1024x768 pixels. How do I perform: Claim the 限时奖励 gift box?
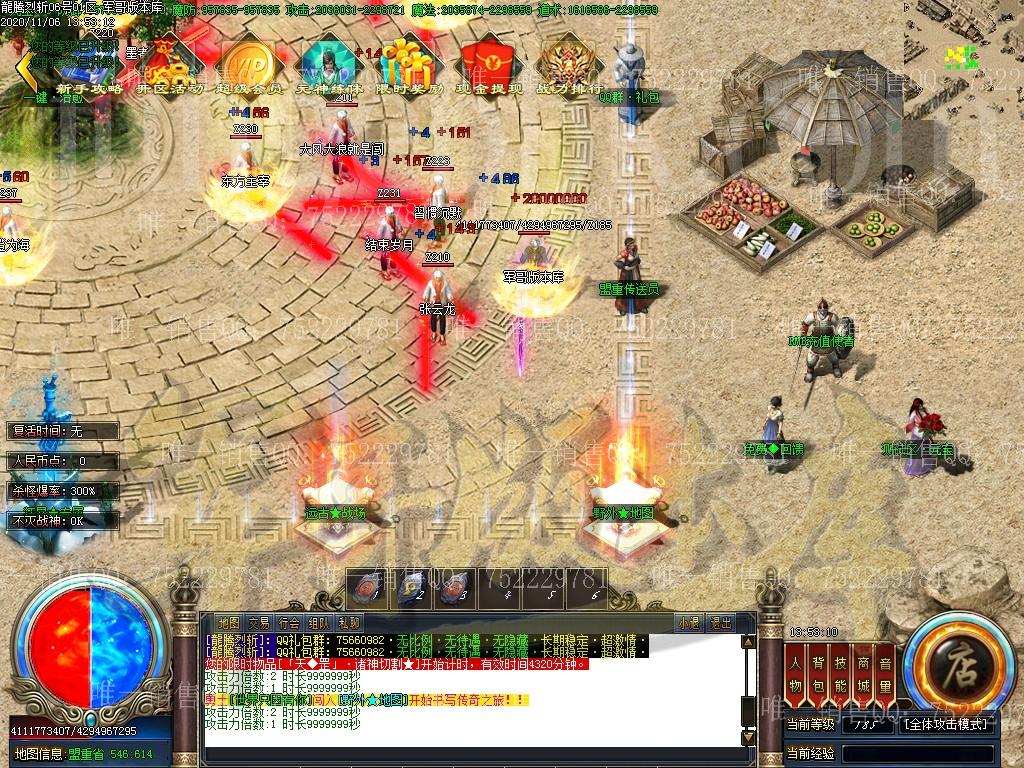[x=408, y=66]
